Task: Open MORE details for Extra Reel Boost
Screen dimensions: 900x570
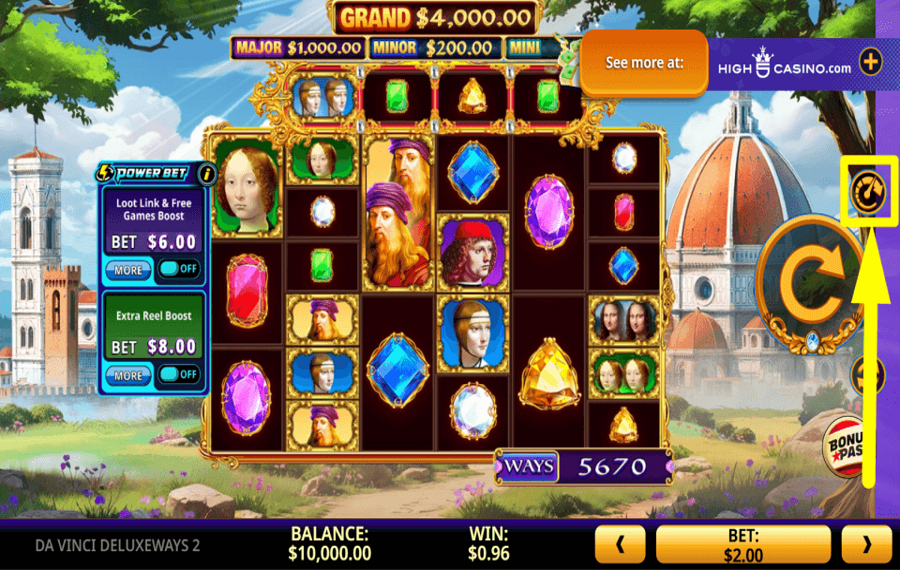Action: coord(129,375)
